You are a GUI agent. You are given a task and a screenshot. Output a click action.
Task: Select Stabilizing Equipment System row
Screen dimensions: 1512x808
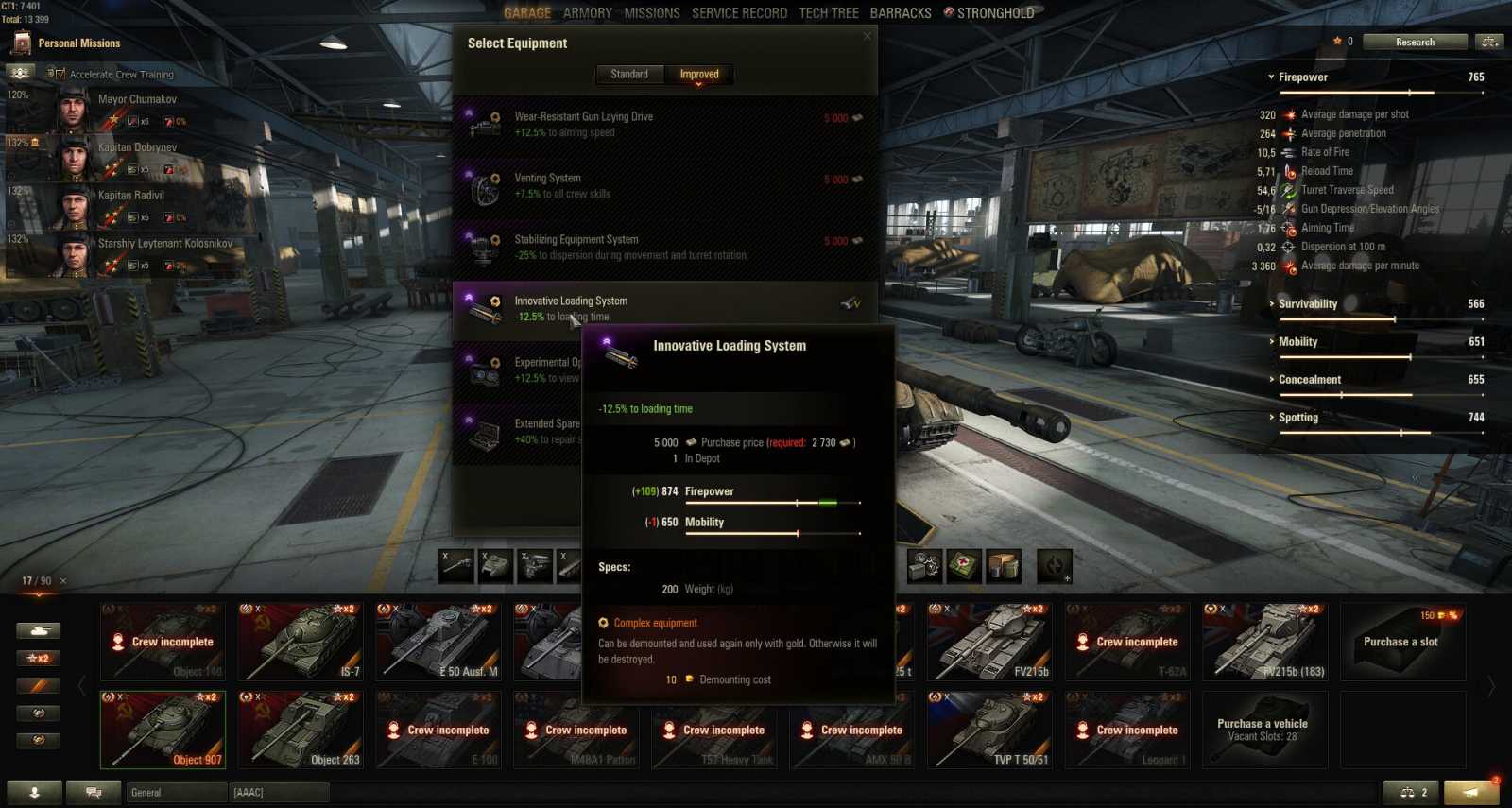pos(661,247)
